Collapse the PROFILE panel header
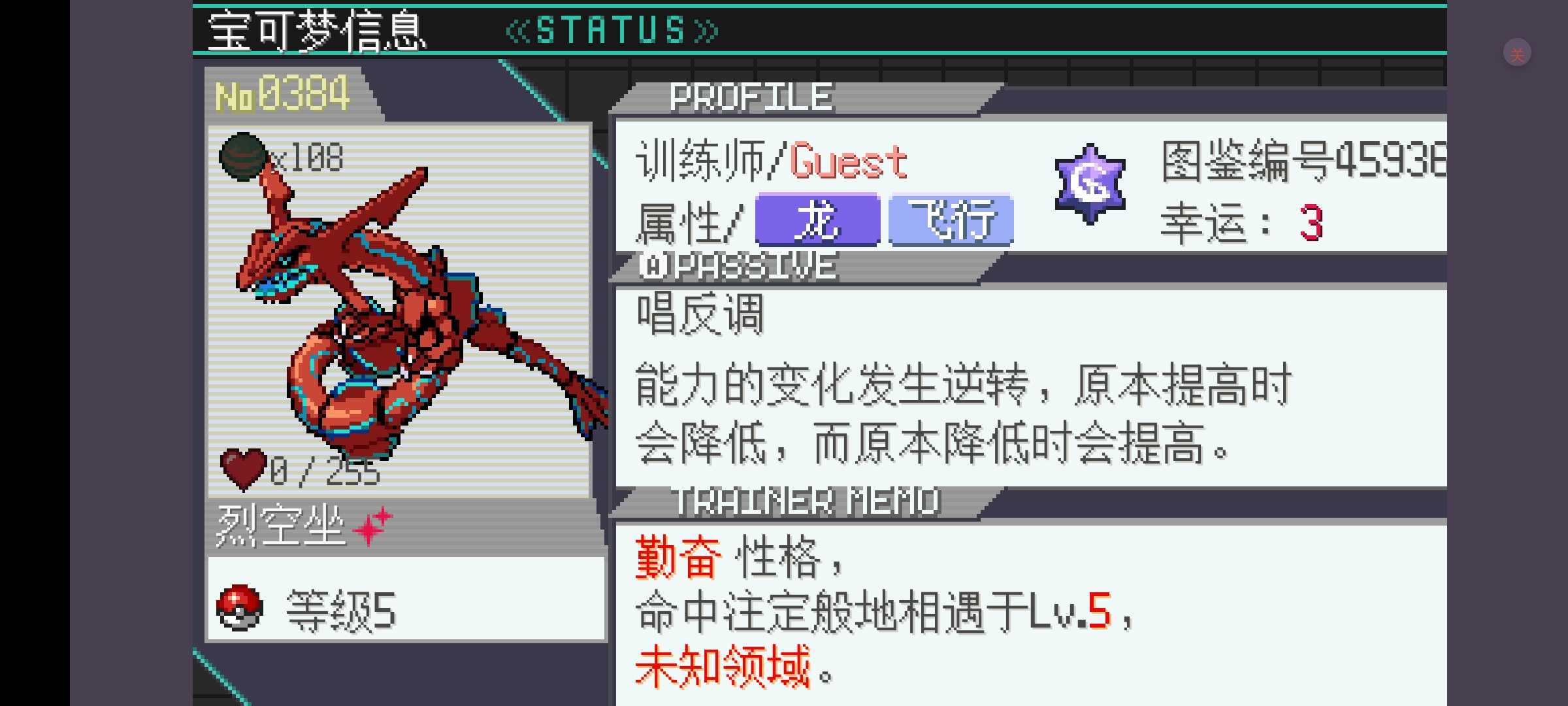 pyautogui.click(x=748, y=96)
